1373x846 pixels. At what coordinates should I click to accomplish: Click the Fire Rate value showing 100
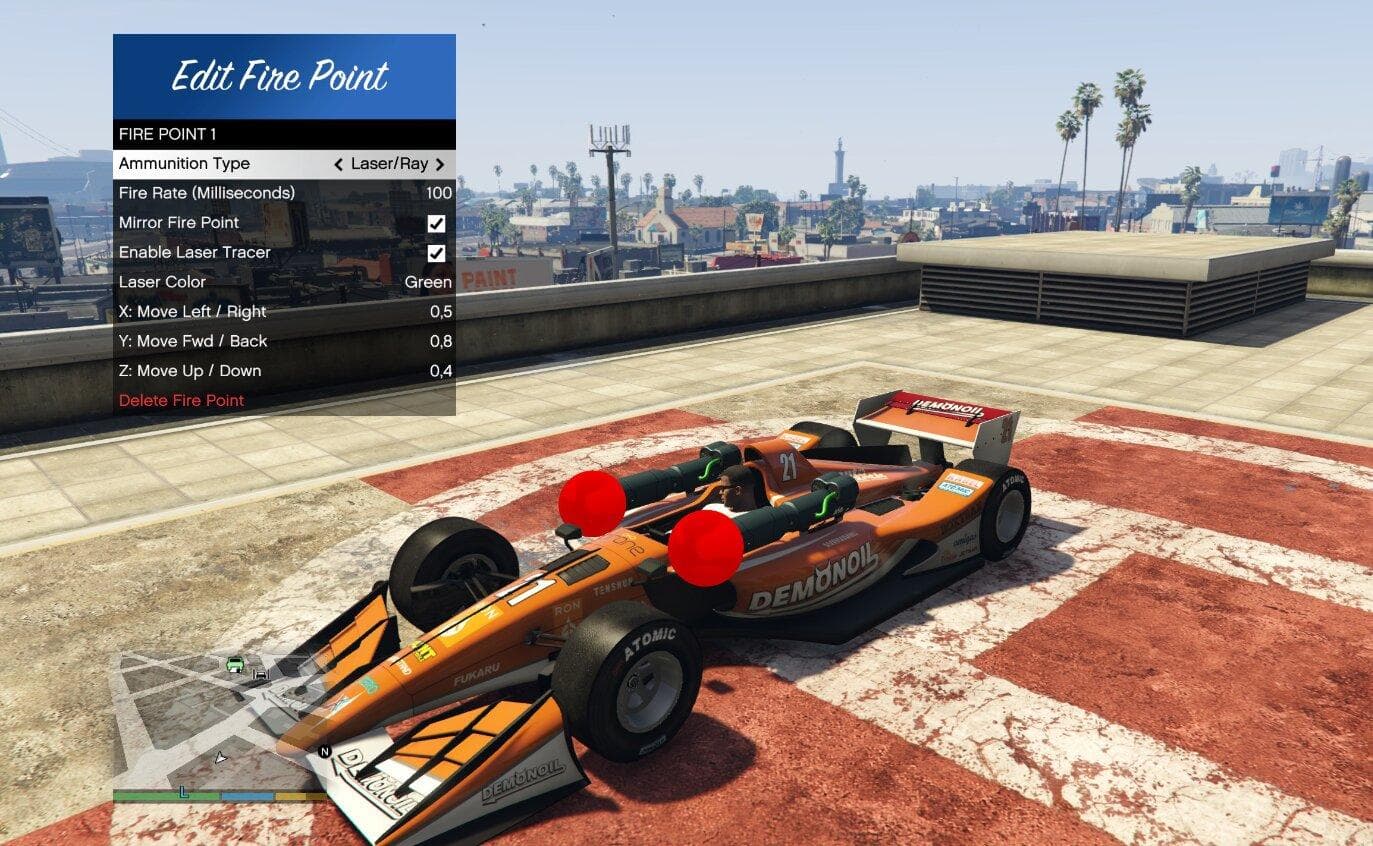pyautogui.click(x=440, y=193)
